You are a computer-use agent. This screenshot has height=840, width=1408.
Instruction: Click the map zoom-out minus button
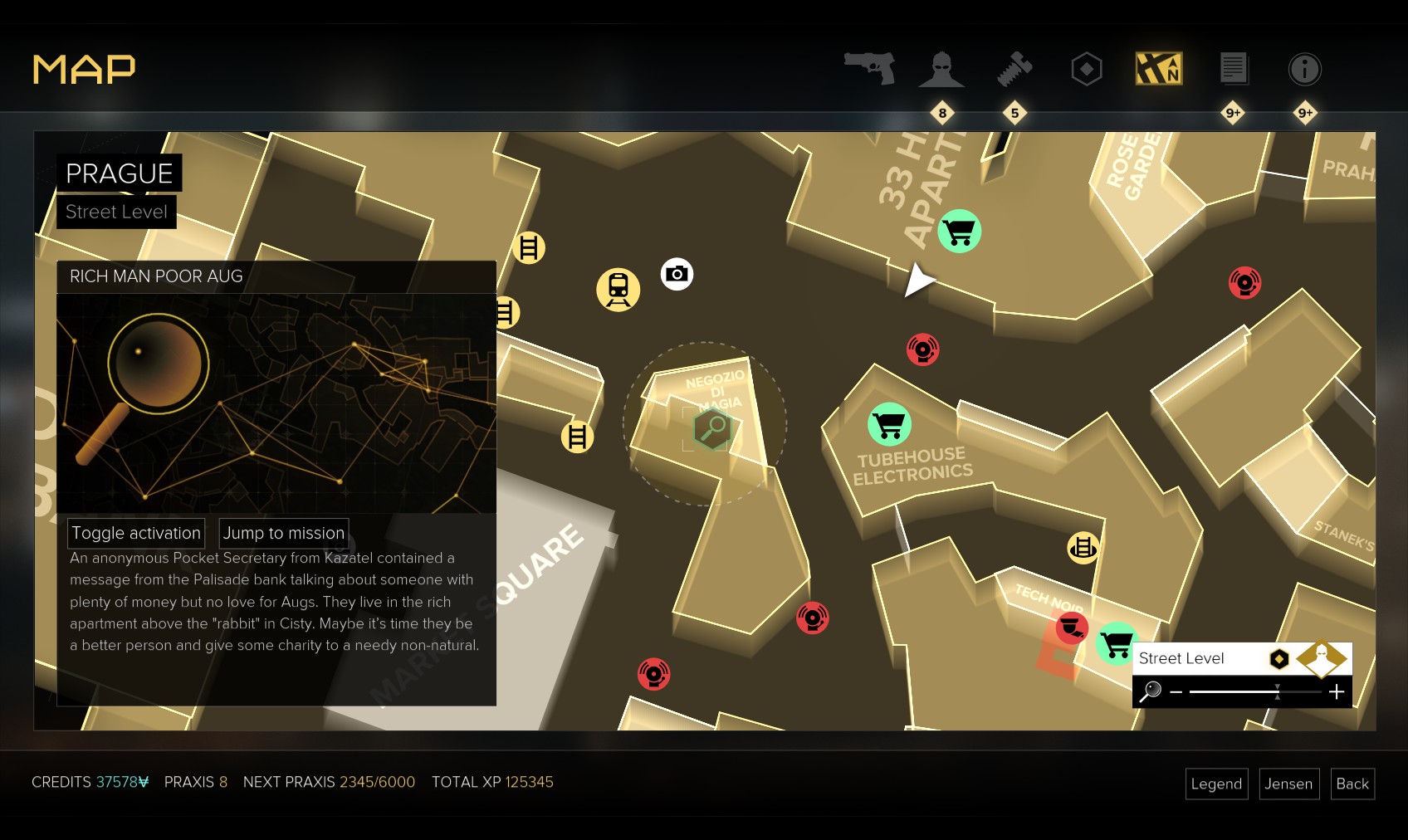[x=1176, y=691]
